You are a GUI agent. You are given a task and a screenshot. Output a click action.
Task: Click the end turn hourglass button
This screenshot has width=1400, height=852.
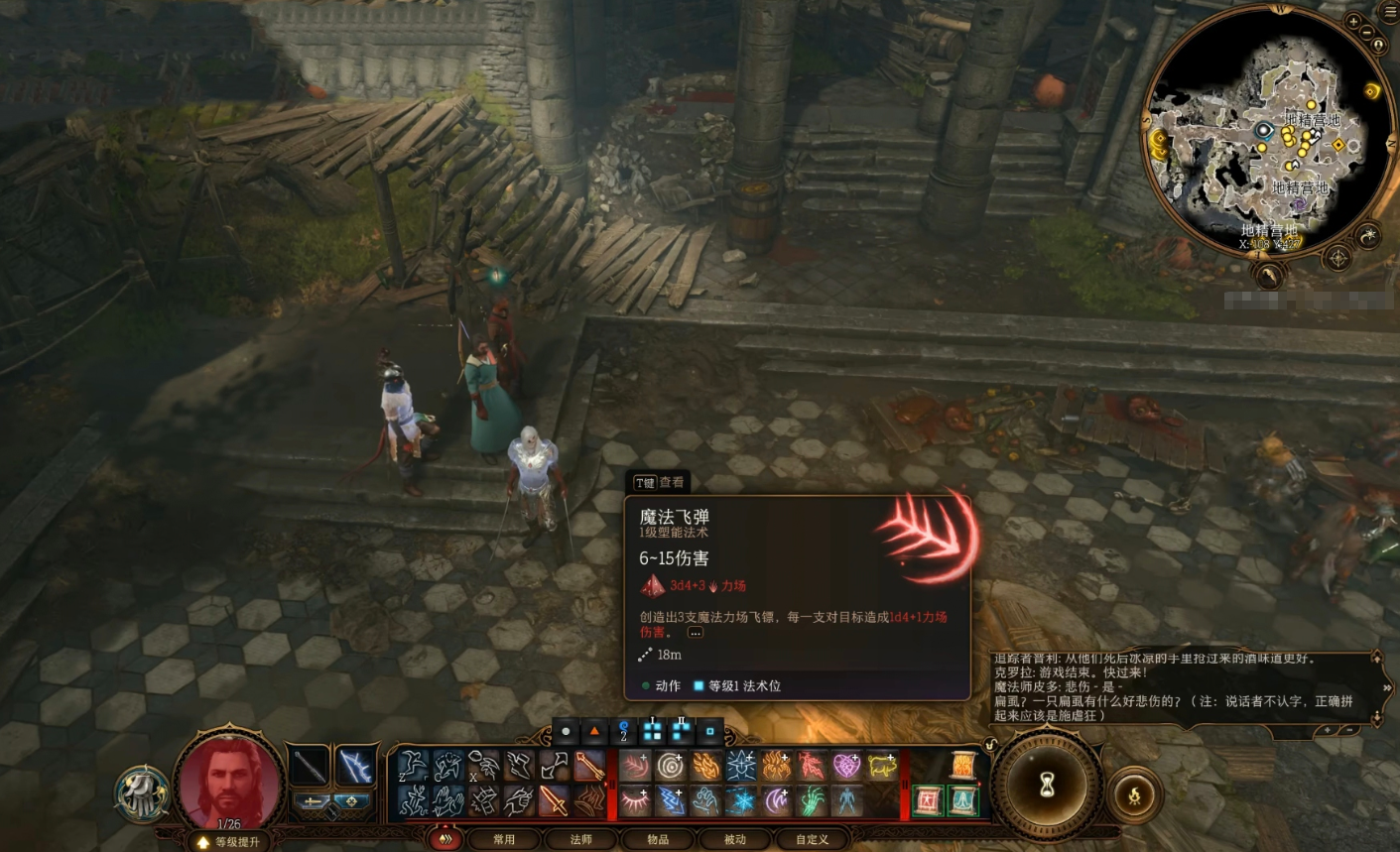[x=1048, y=786]
